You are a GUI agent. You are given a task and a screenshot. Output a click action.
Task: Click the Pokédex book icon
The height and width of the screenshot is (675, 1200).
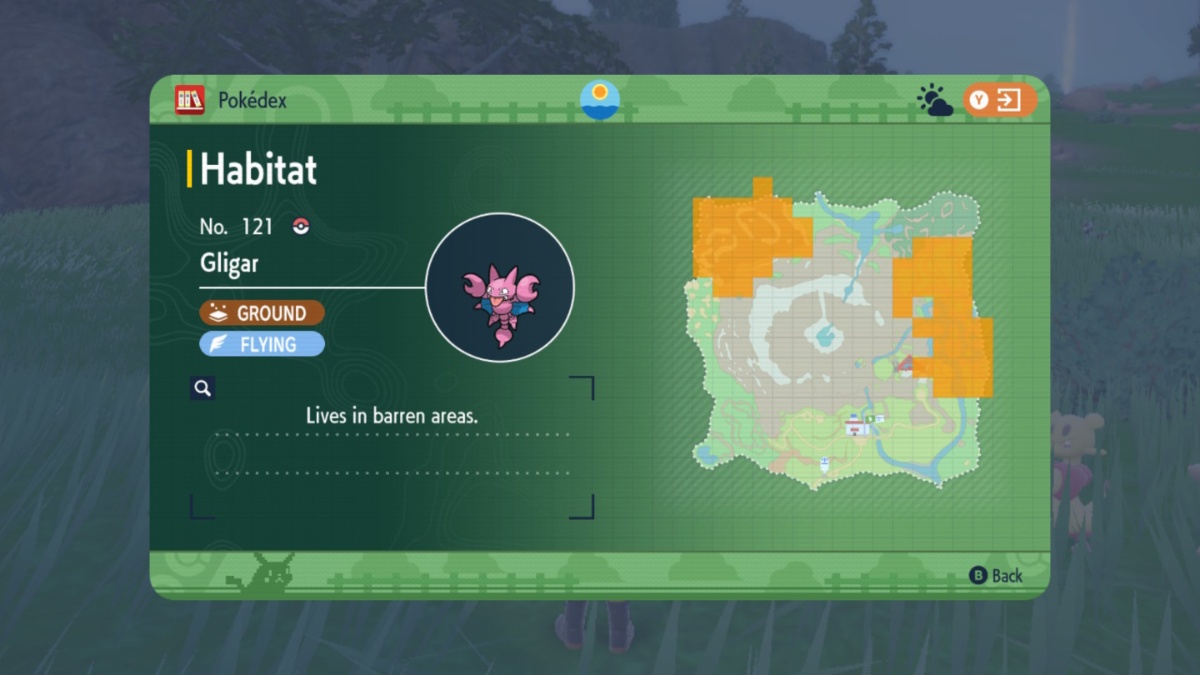click(190, 100)
